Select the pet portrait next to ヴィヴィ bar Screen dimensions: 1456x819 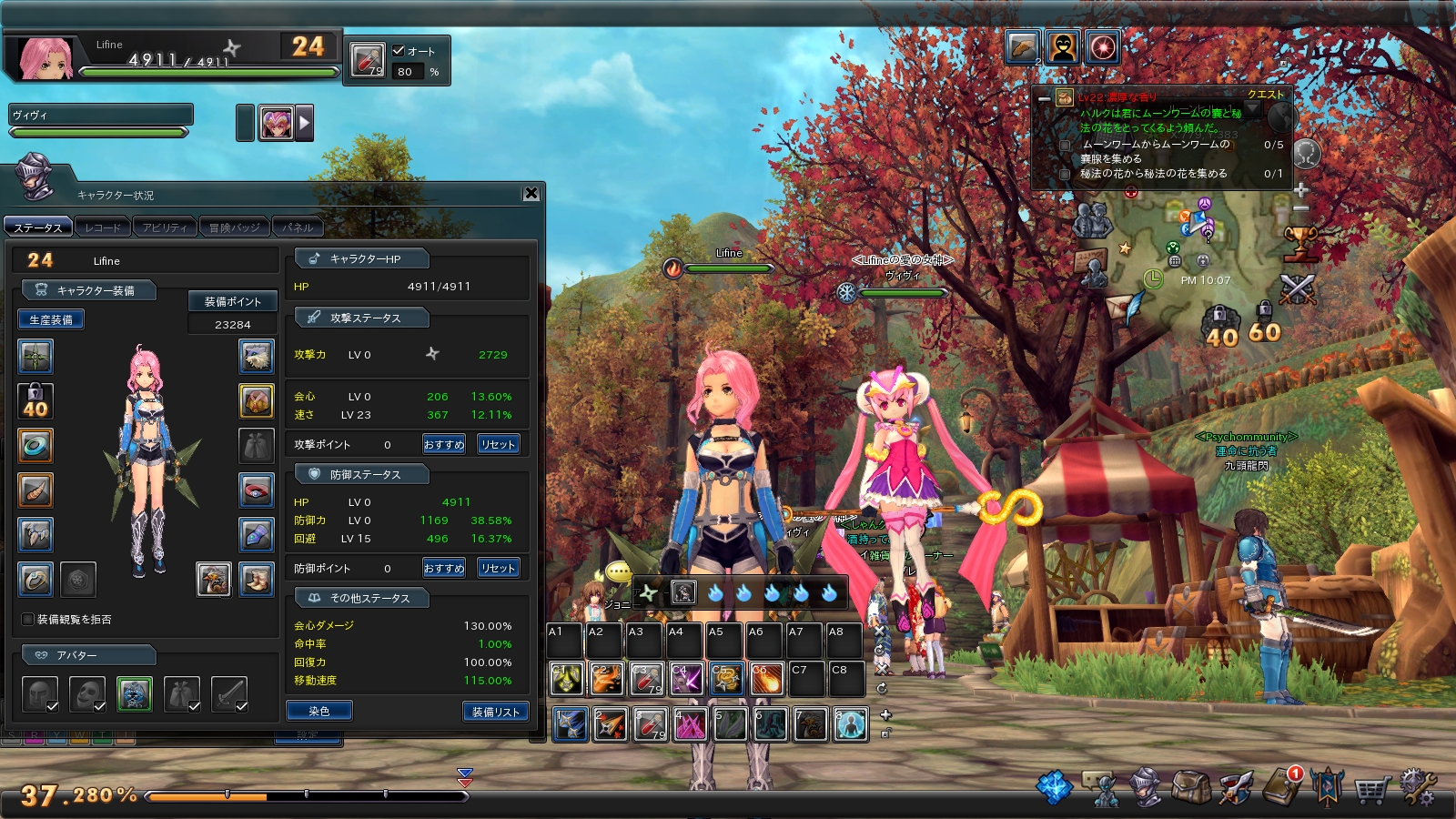276,123
